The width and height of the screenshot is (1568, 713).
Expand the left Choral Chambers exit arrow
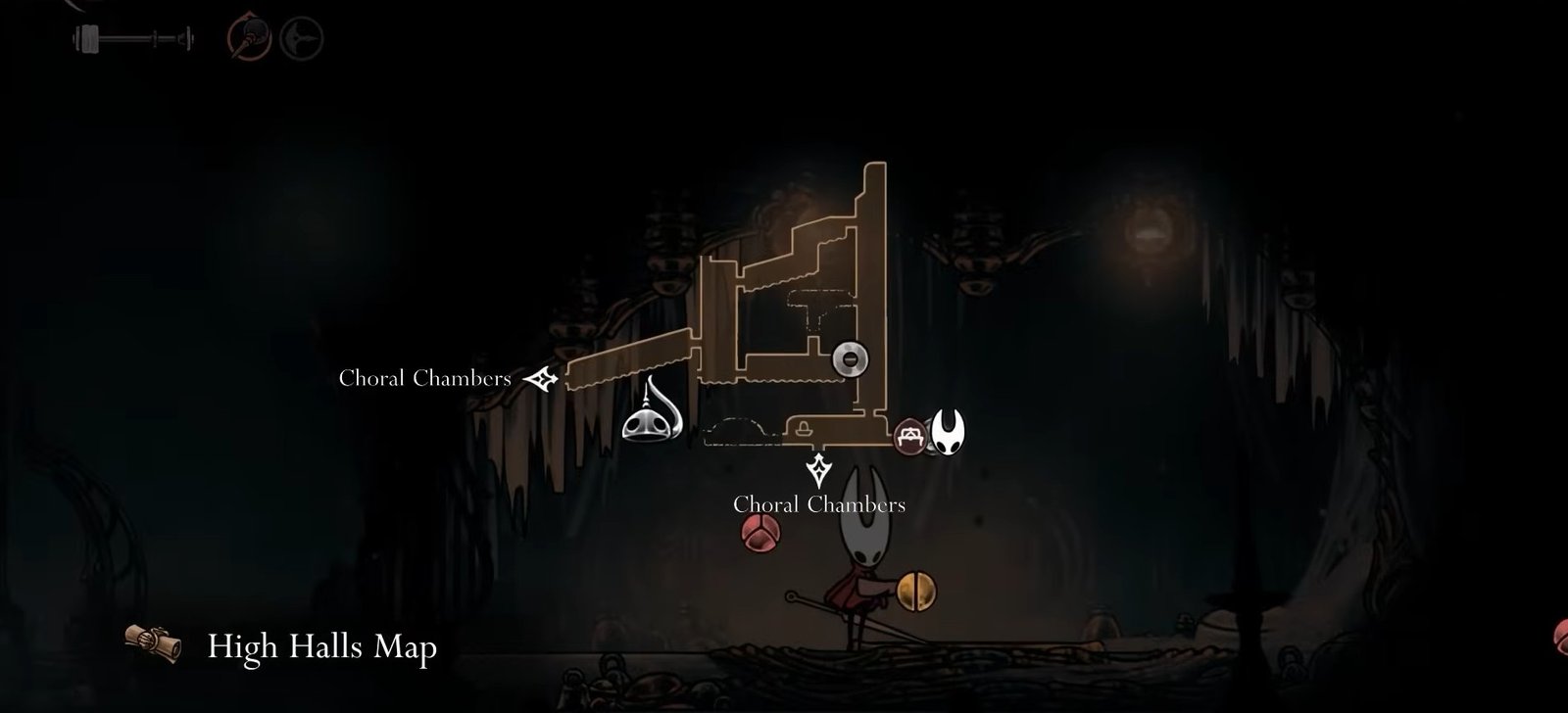pos(540,378)
